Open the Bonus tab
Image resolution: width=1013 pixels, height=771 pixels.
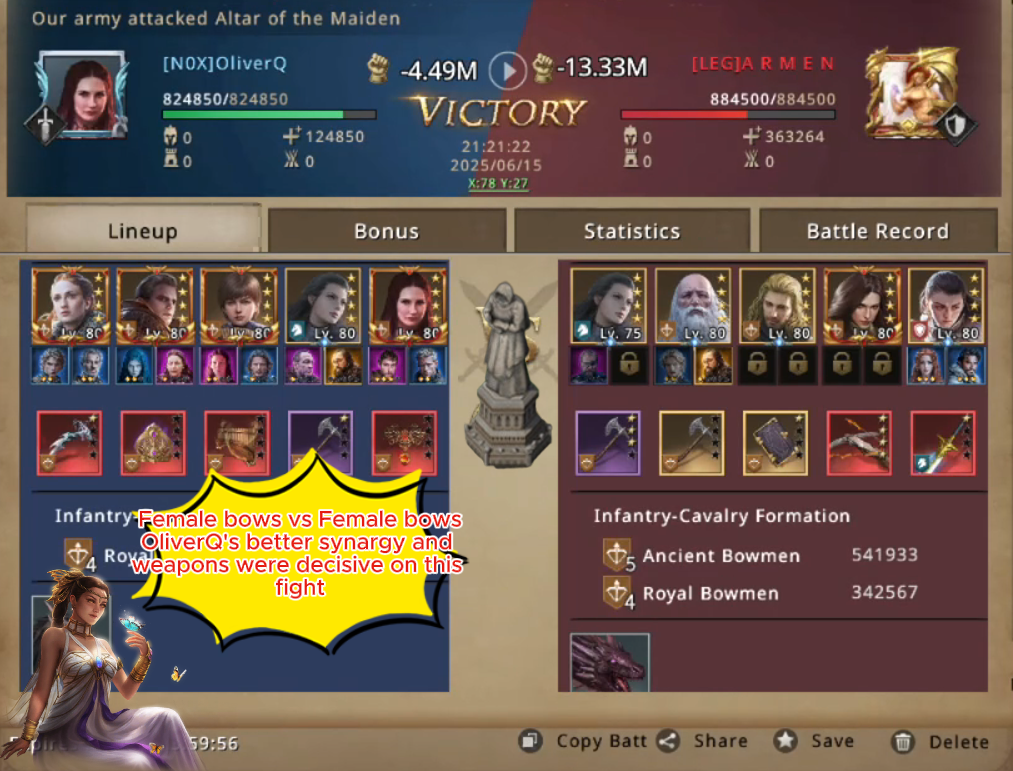(386, 231)
